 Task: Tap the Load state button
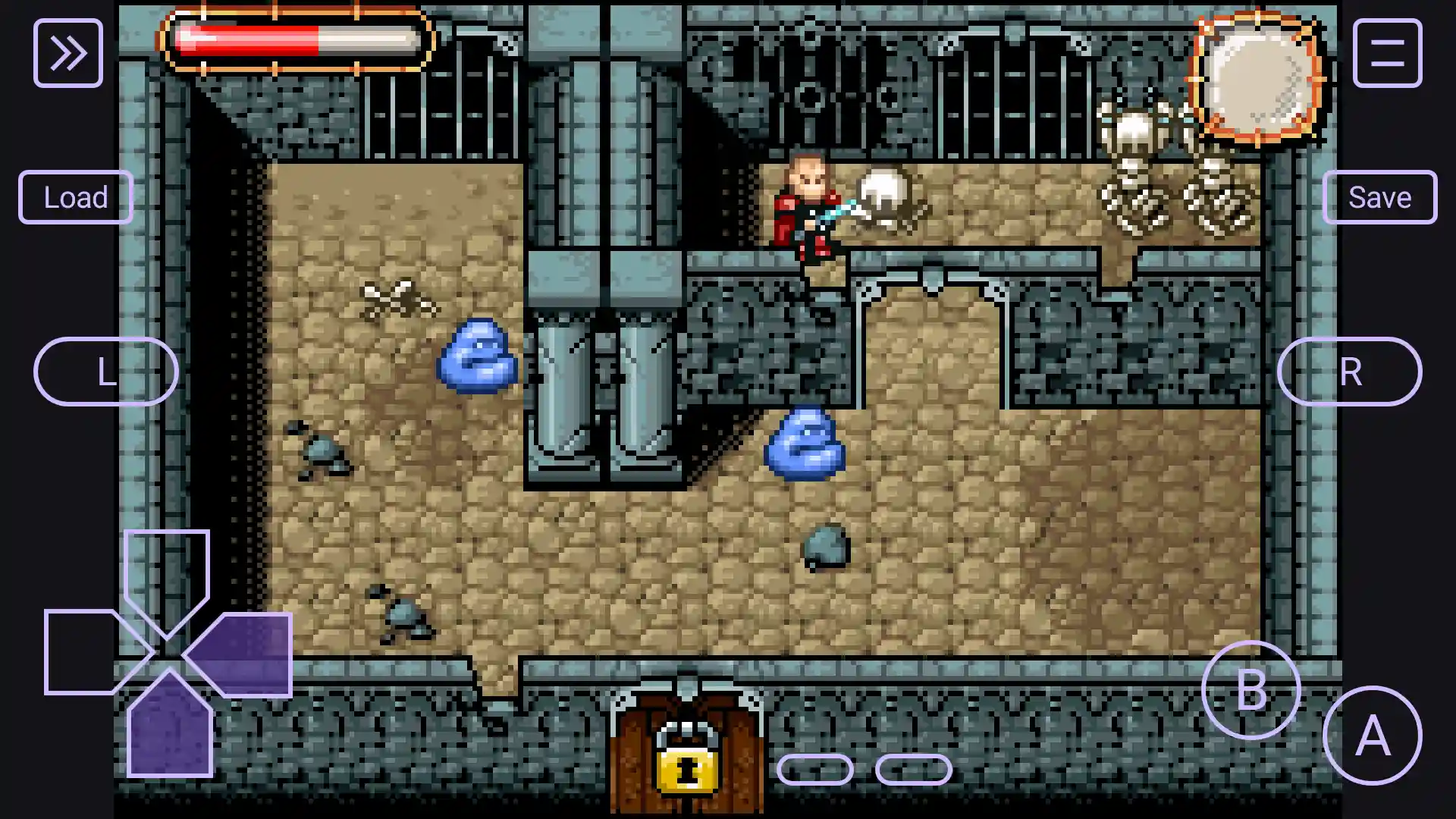point(75,197)
